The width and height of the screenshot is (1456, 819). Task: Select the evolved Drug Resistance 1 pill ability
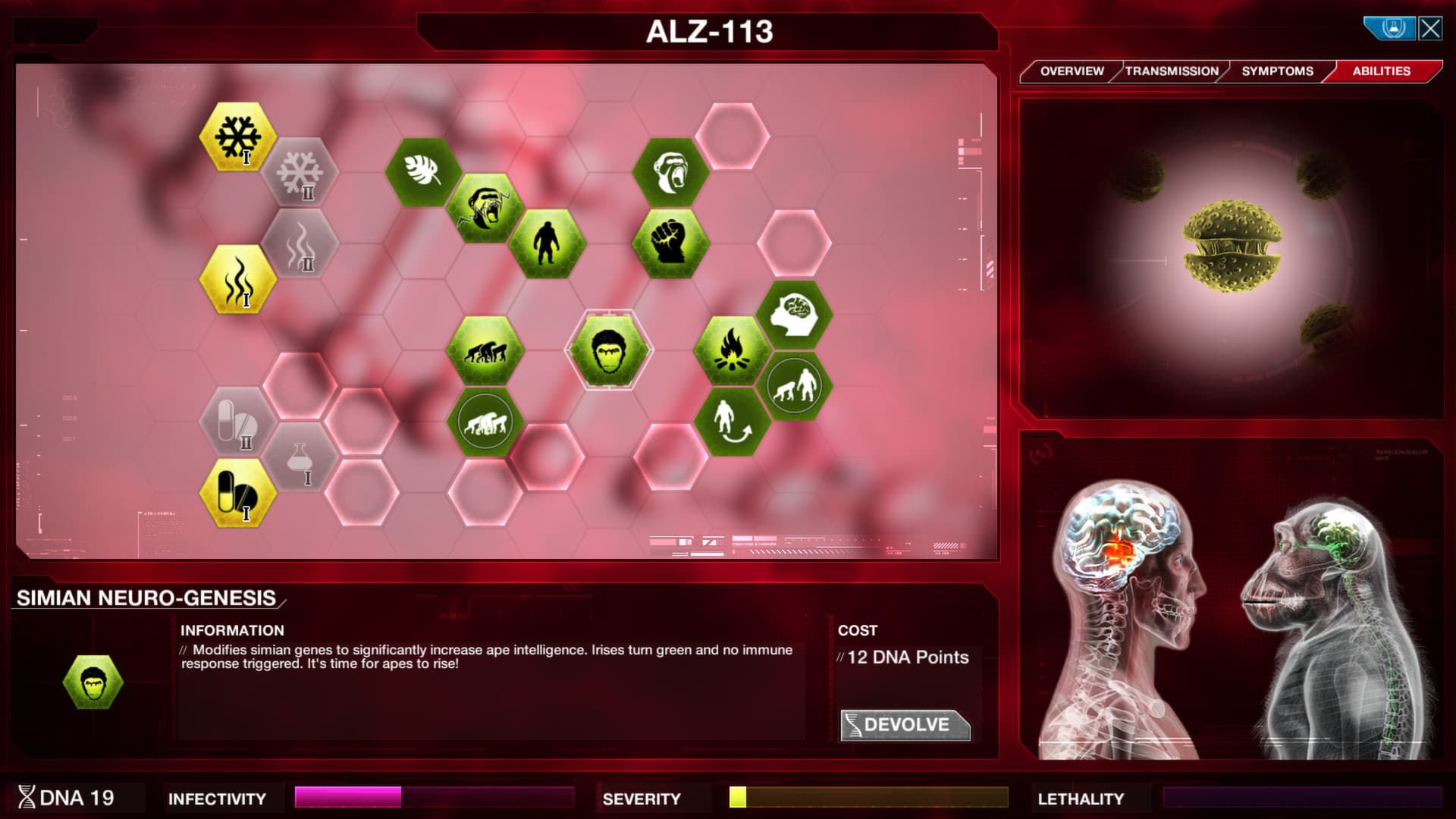(x=237, y=493)
